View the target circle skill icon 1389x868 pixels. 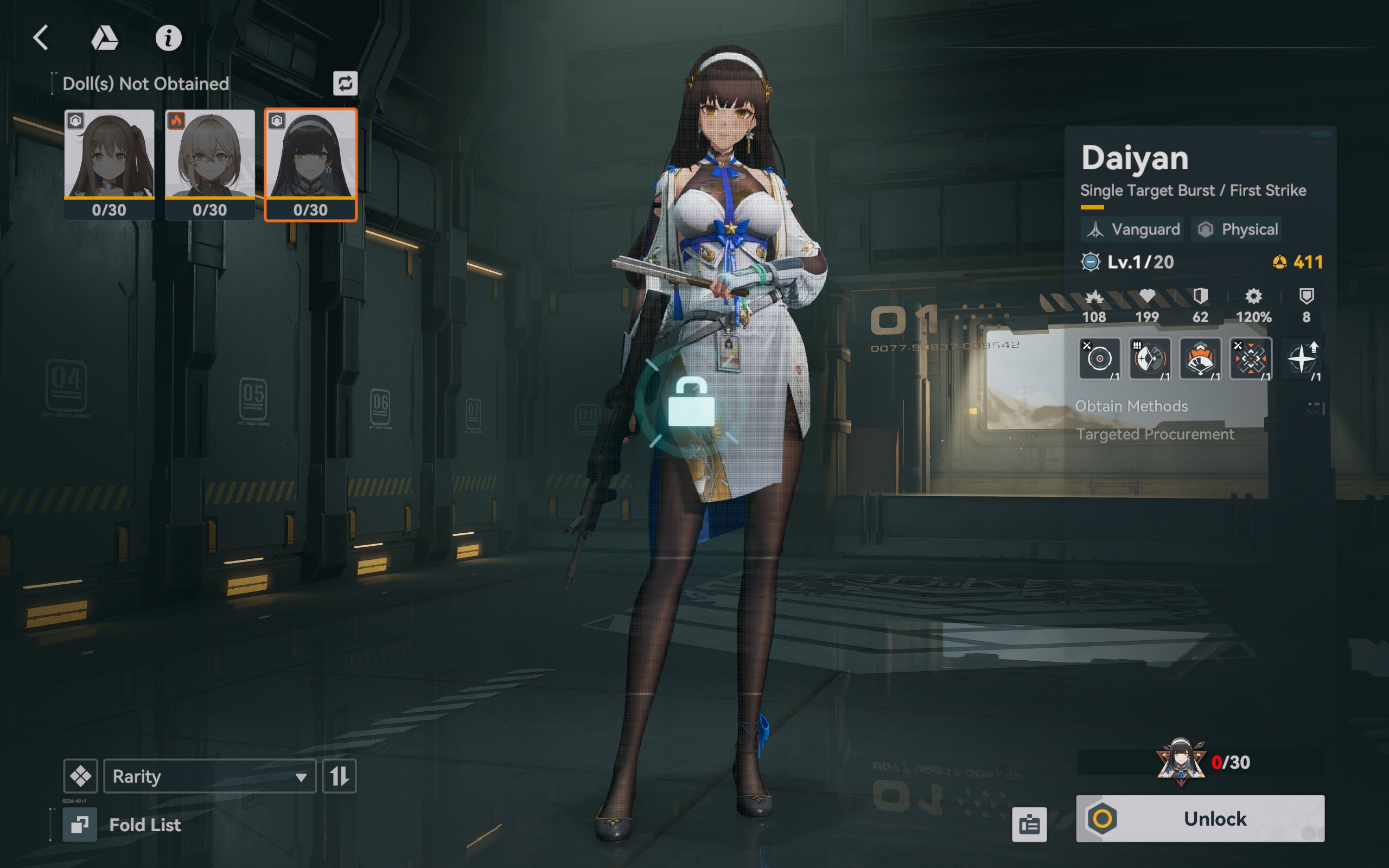[1099, 359]
